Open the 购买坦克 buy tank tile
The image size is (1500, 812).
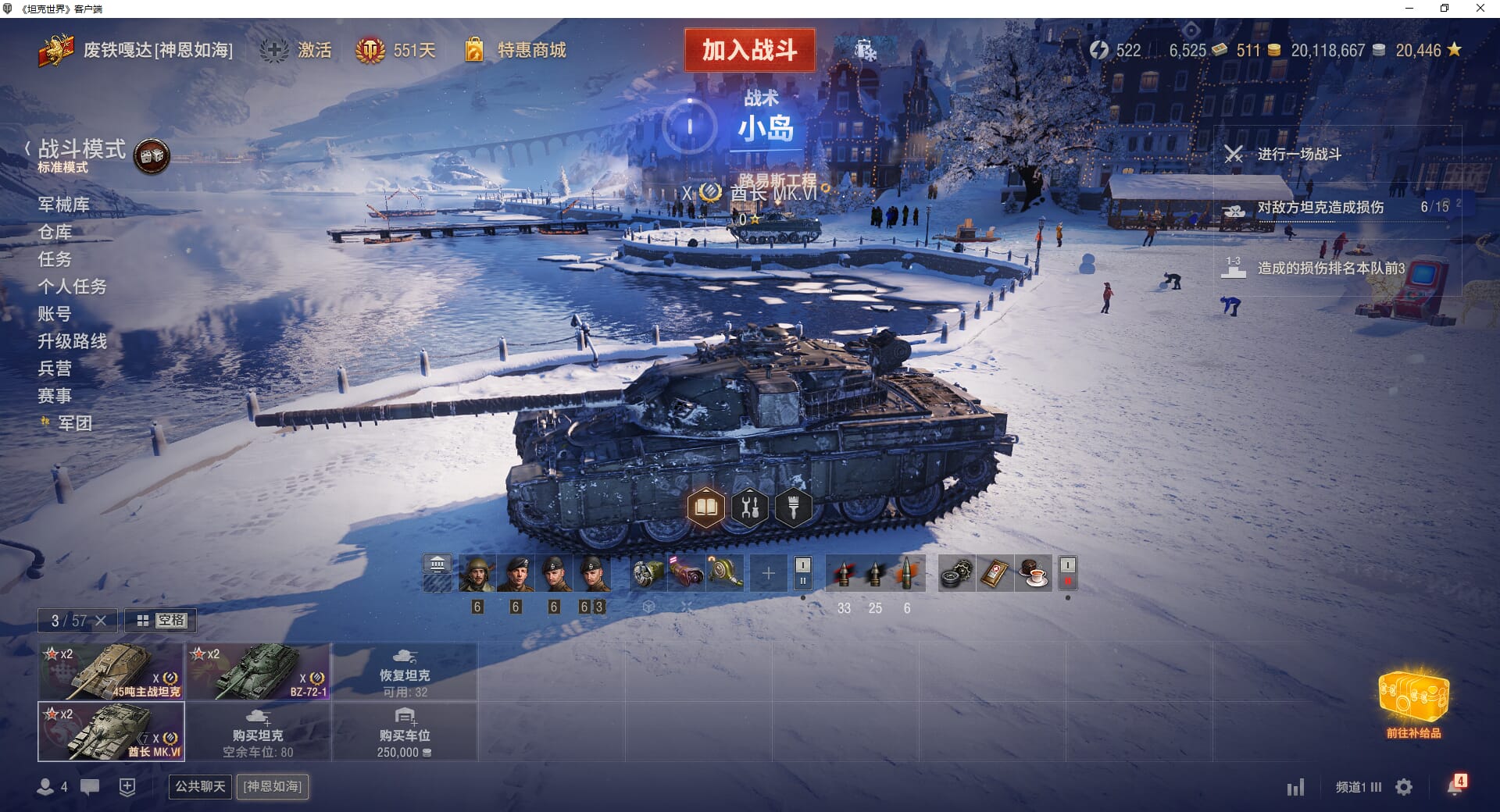coord(258,732)
